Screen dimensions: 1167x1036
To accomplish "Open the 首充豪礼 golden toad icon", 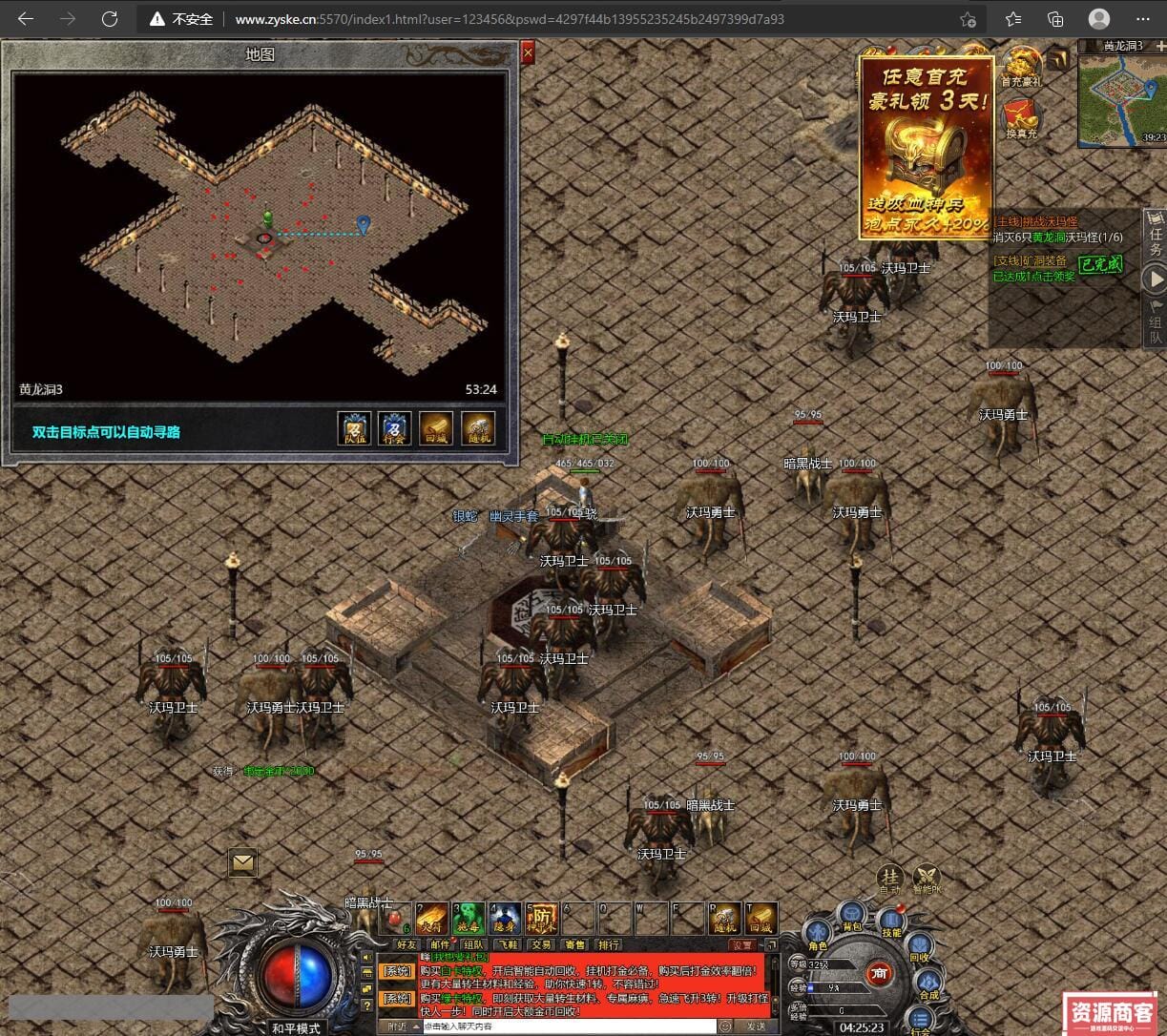I will click(x=1021, y=65).
